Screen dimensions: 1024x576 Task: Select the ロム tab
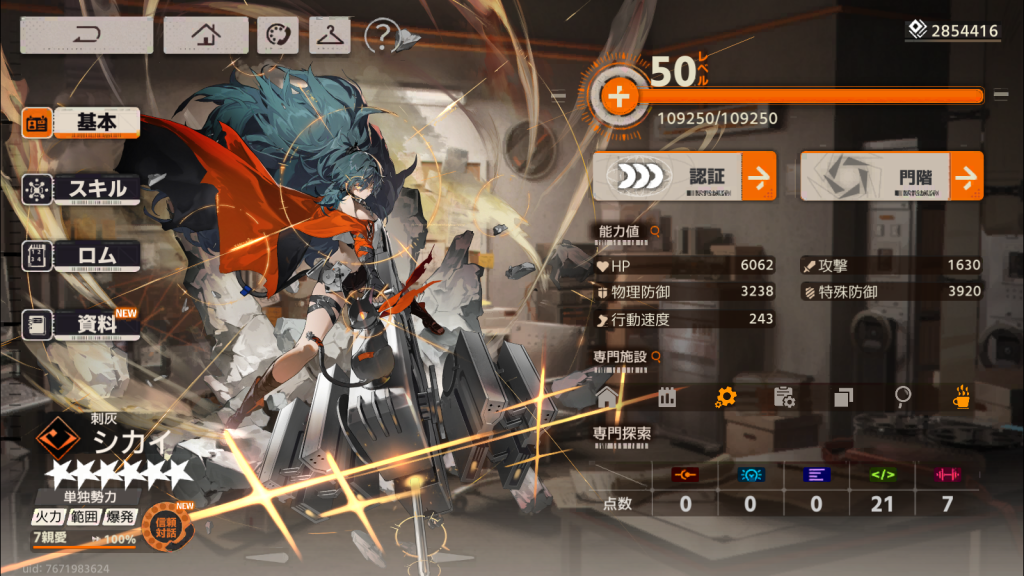tap(82, 256)
